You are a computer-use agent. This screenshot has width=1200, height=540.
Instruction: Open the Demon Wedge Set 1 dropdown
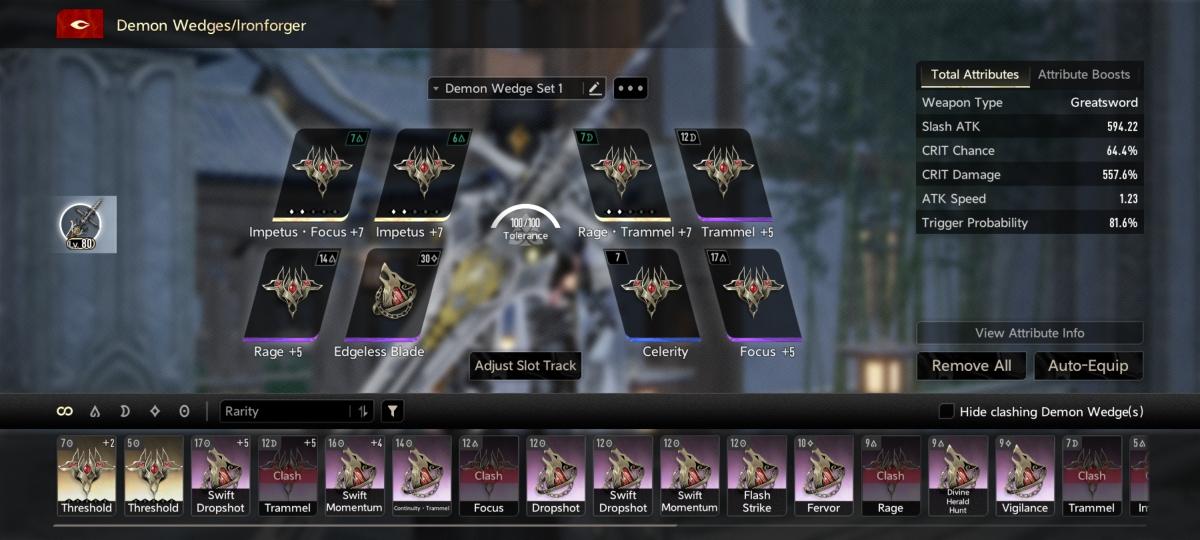[505, 89]
